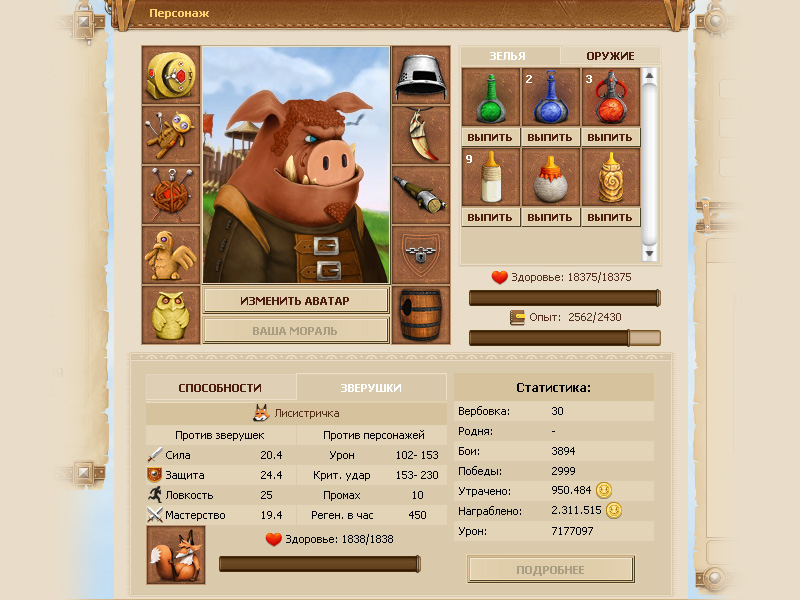Select the ЗЕЛЬЯ potions tab
The height and width of the screenshot is (600, 800).
508,56
